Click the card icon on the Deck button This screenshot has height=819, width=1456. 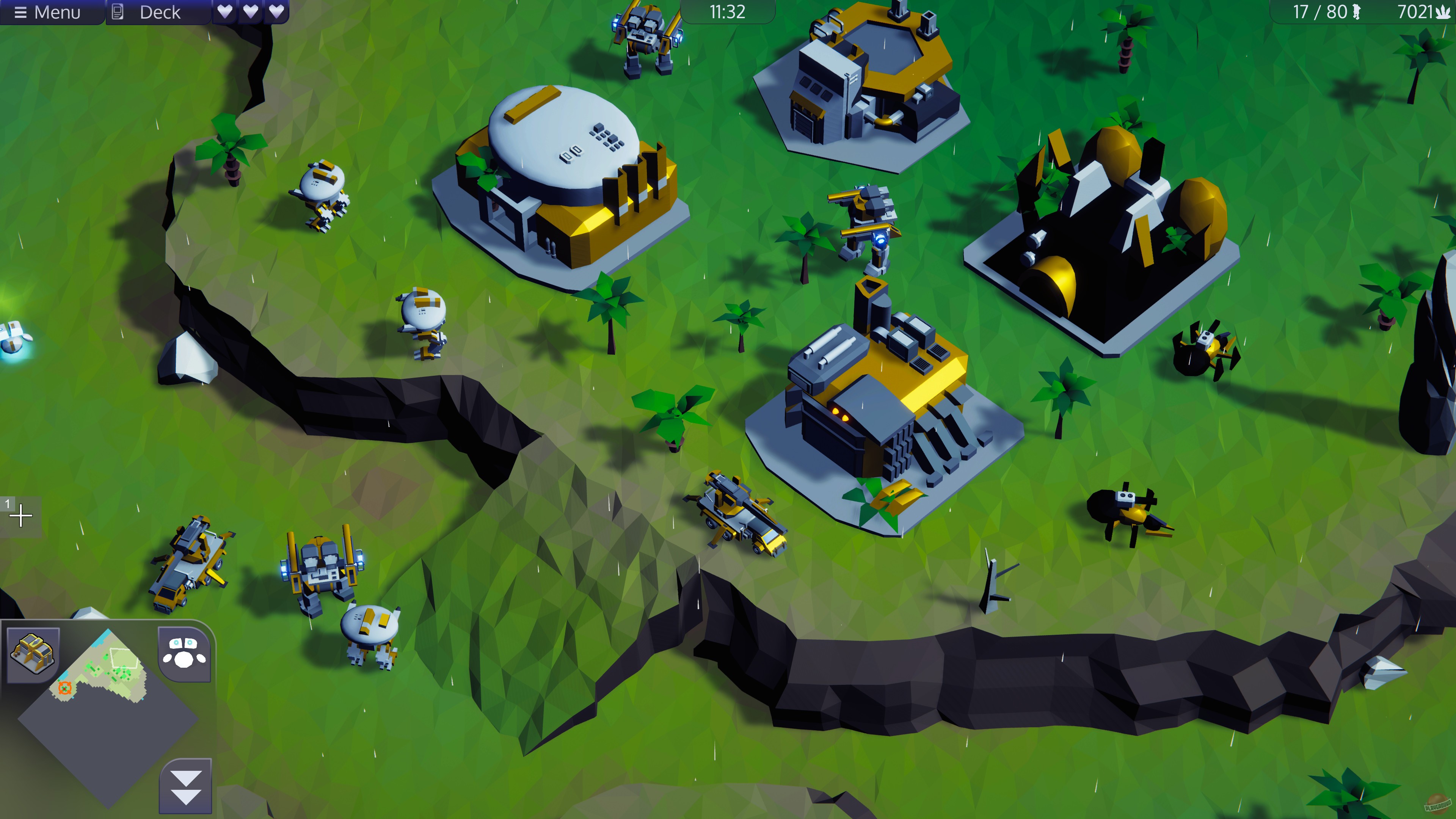pos(118,13)
